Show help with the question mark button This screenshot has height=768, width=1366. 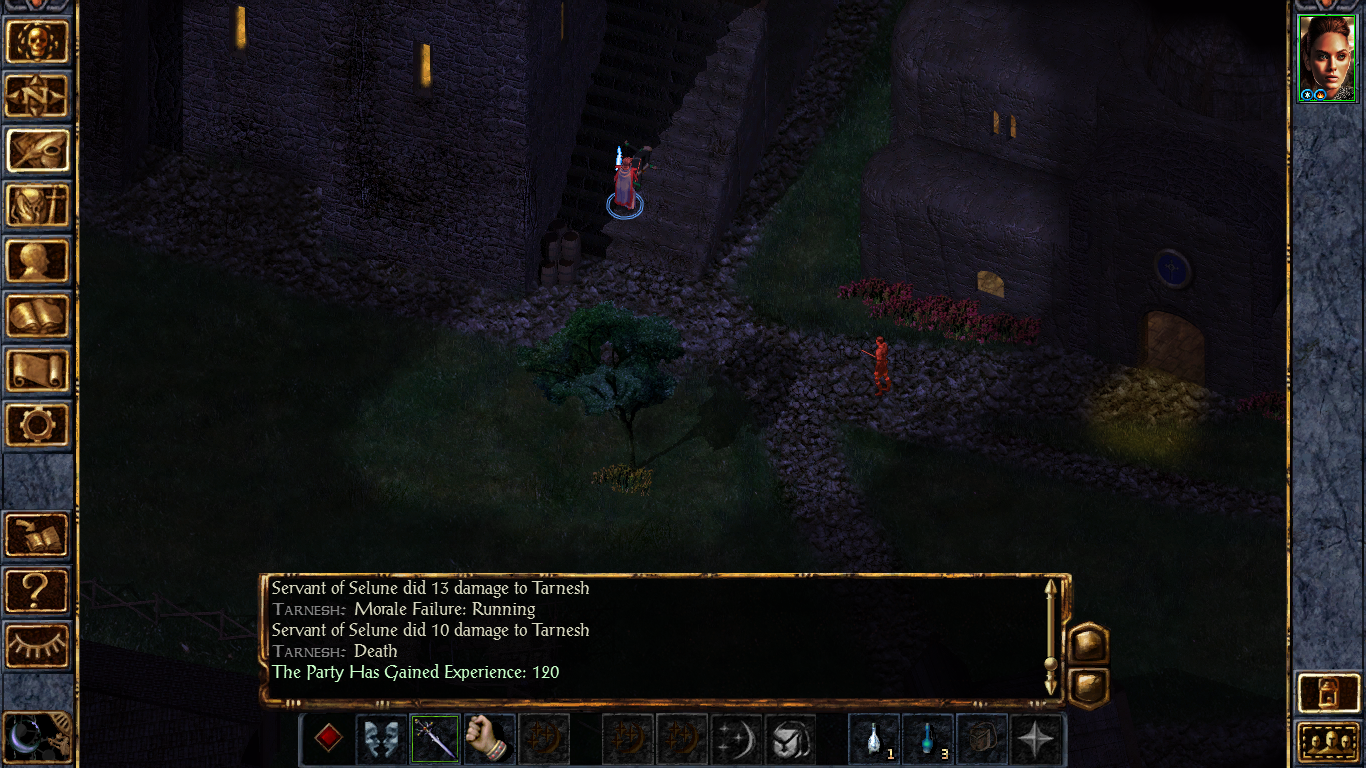[x=38, y=590]
